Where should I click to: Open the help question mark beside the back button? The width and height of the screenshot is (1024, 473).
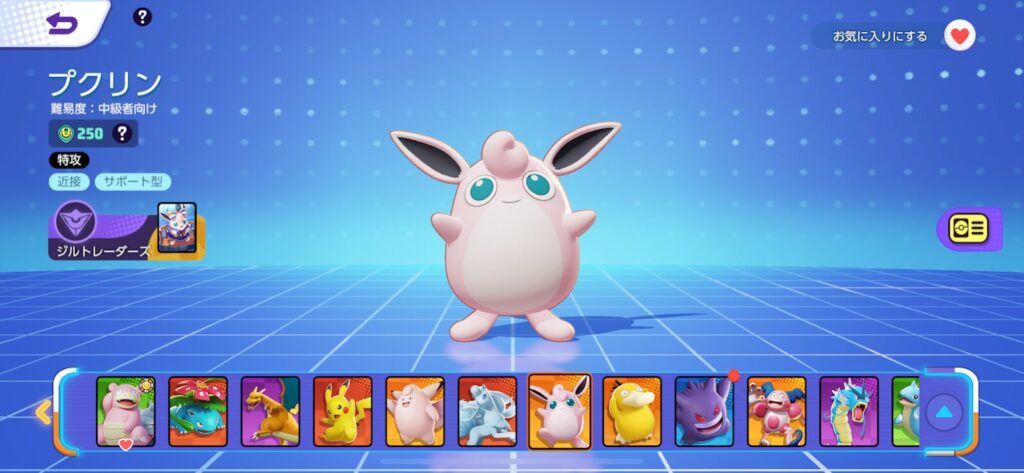point(143,16)
